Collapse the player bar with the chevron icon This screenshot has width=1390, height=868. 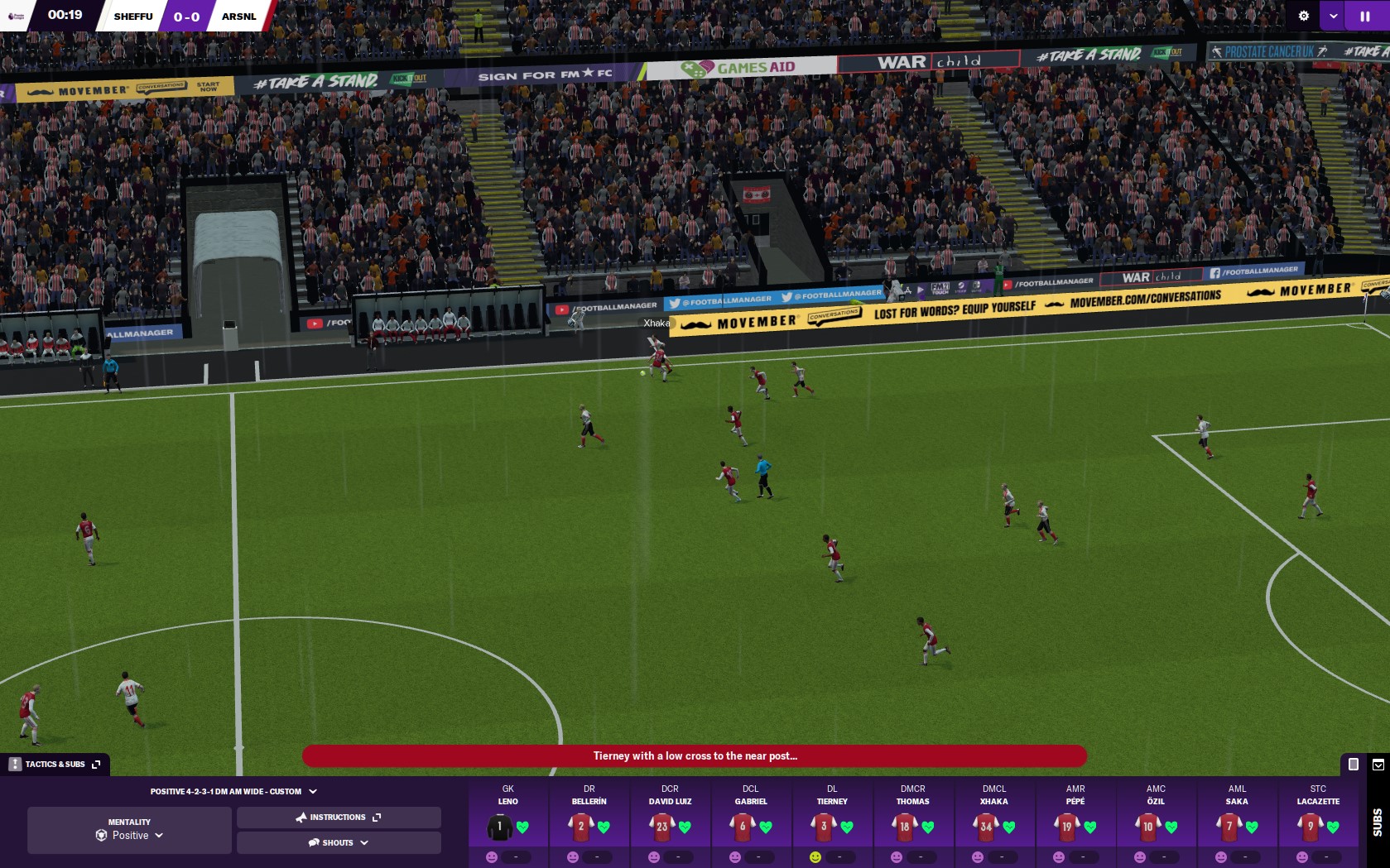[x=1378, y=765]
